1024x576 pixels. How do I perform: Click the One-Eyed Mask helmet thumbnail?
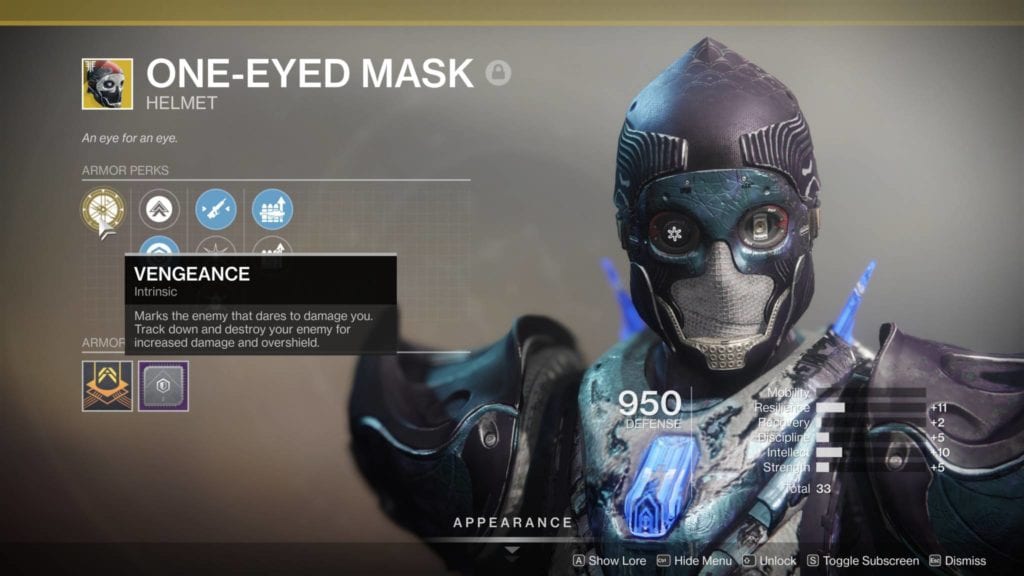click(x=107, y=83)
